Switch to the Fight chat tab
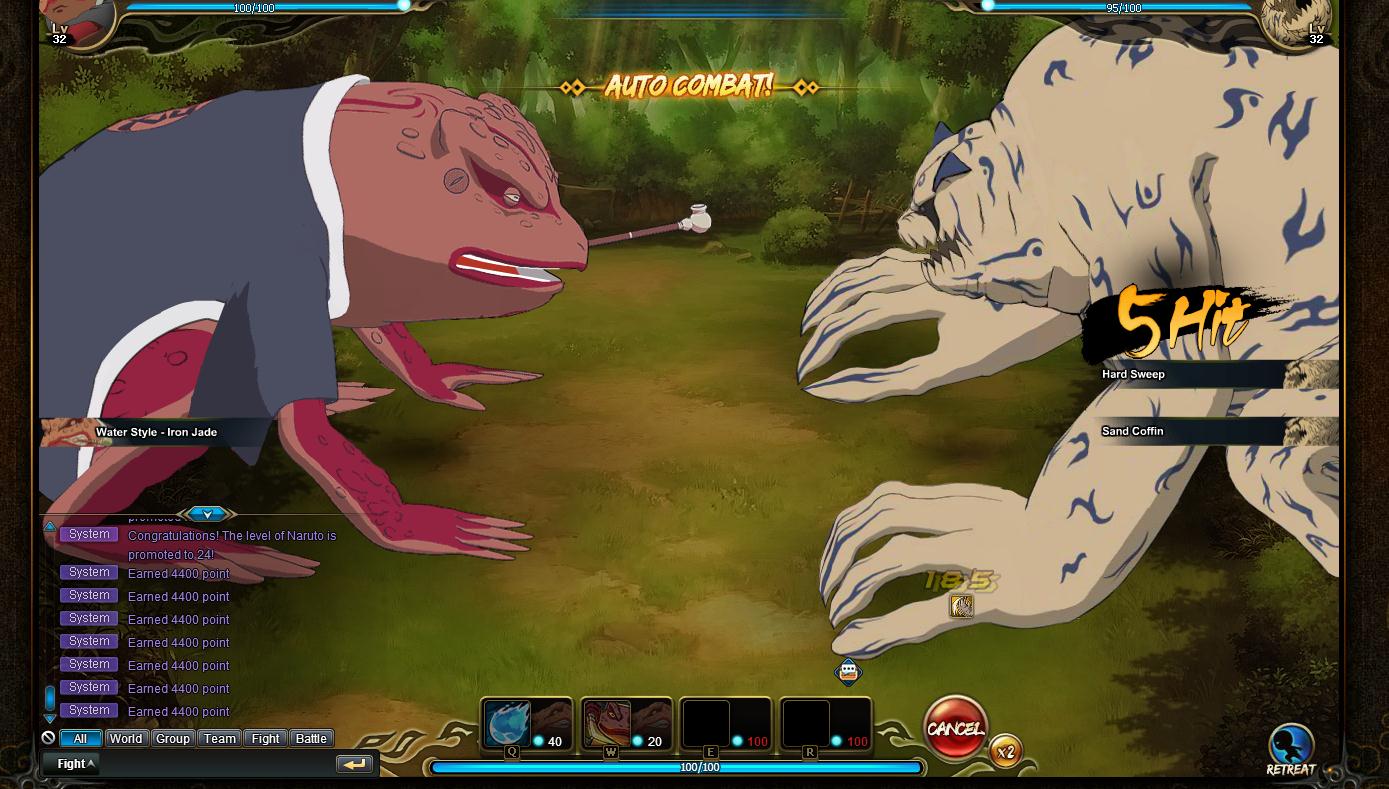 (x=265, y=739)
